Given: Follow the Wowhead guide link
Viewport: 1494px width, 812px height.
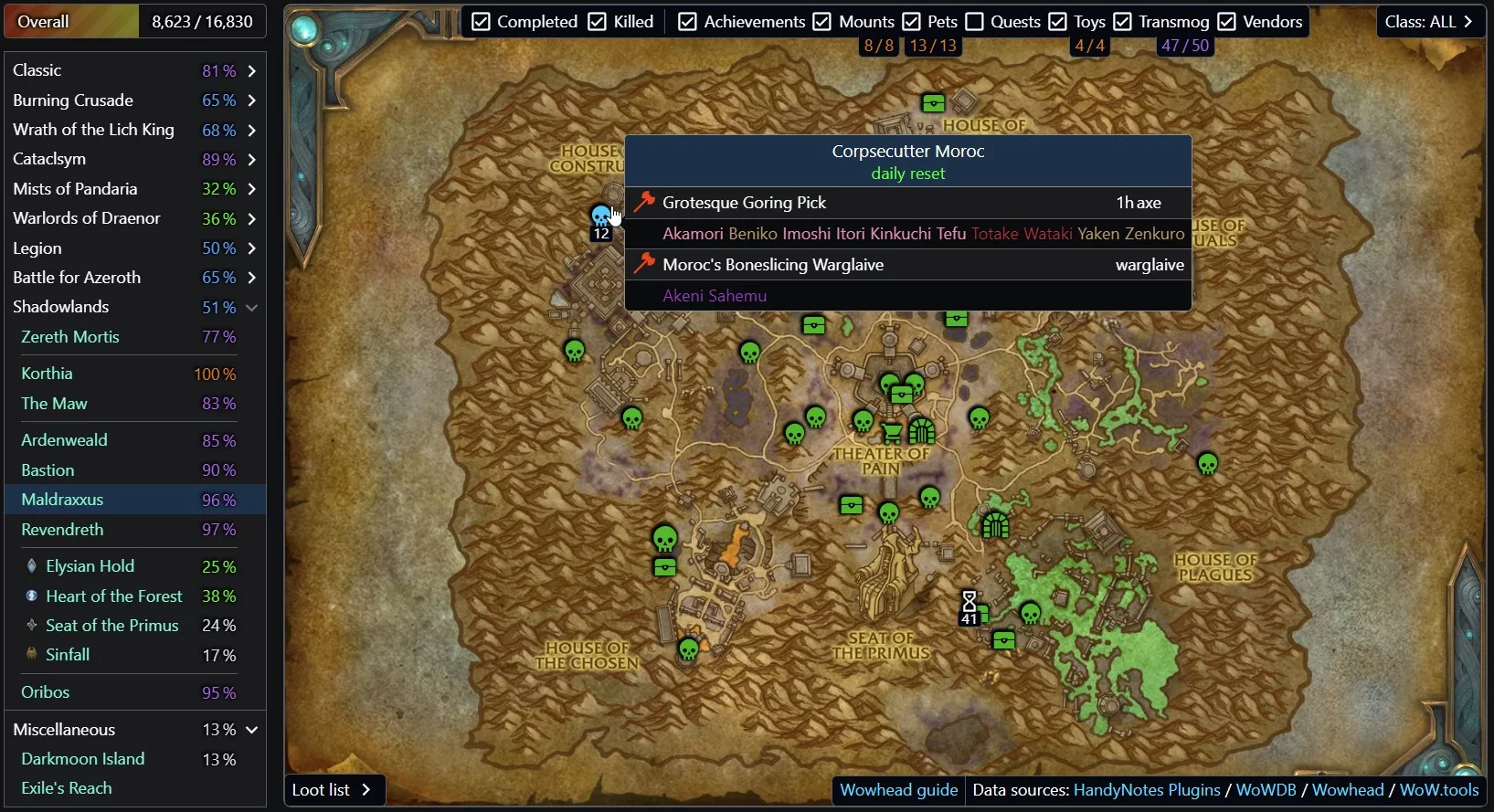Looking at the screenshot, I should point(898,790).
